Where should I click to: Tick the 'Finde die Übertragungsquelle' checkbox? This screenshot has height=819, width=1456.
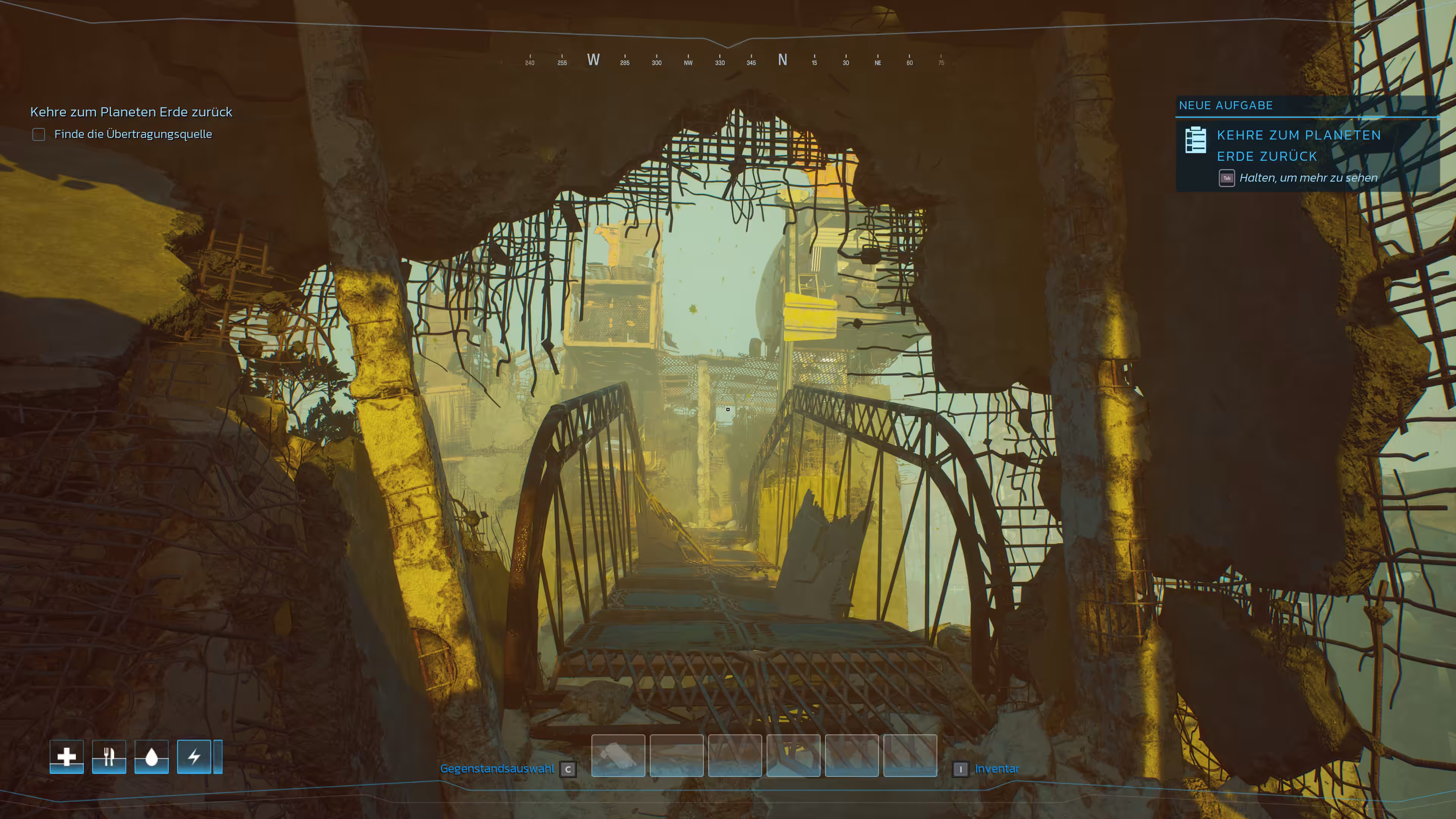point(38,135)
